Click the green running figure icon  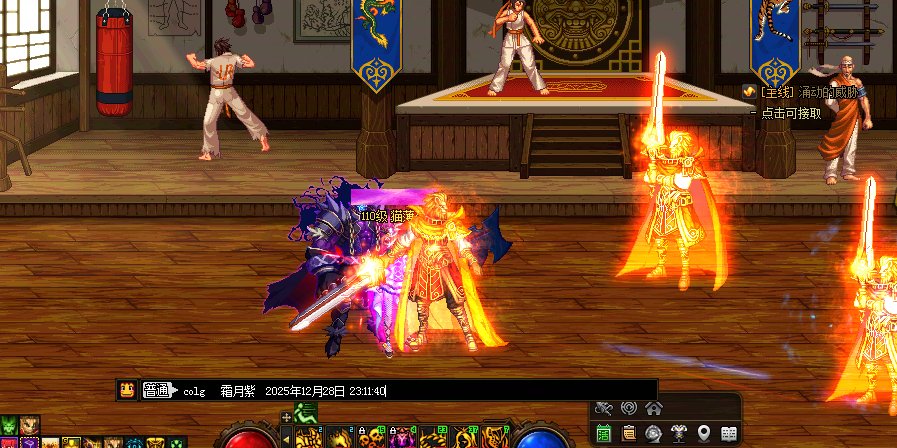point(305,412)
